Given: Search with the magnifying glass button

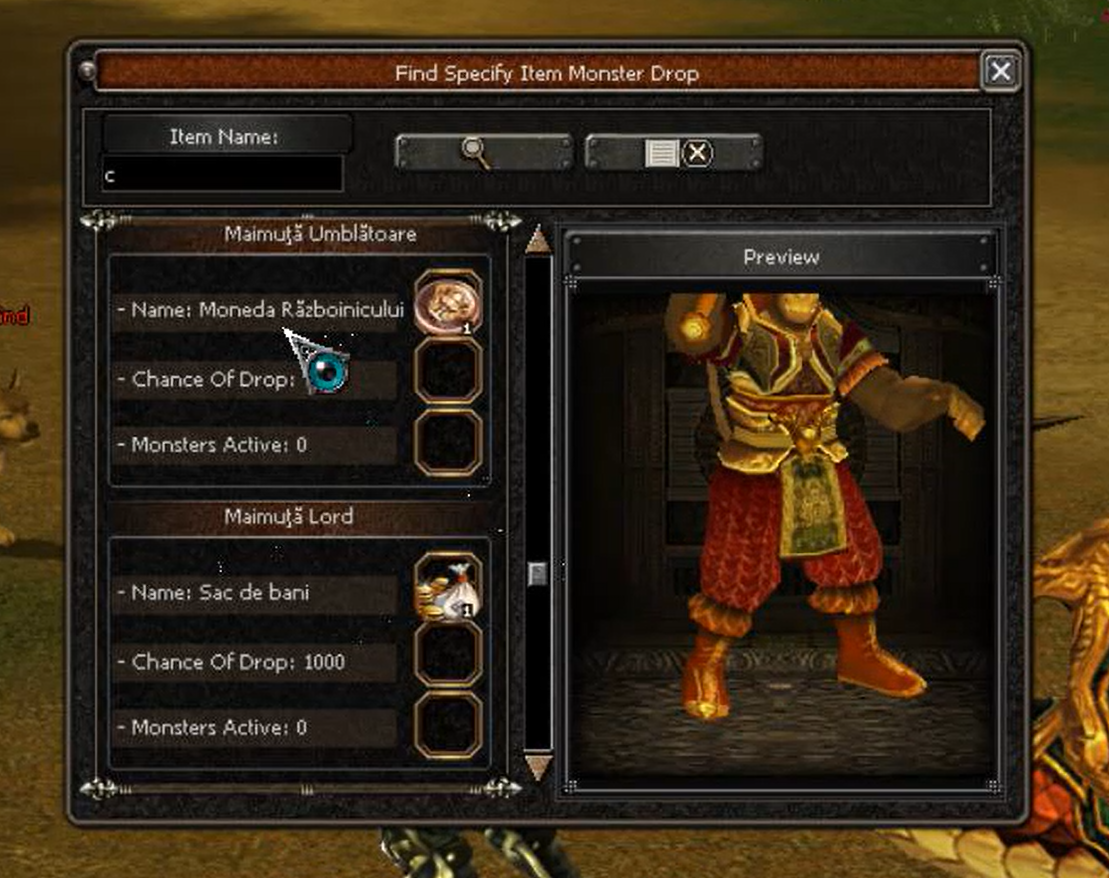Looking at the screenshot, I should (482, 152).
